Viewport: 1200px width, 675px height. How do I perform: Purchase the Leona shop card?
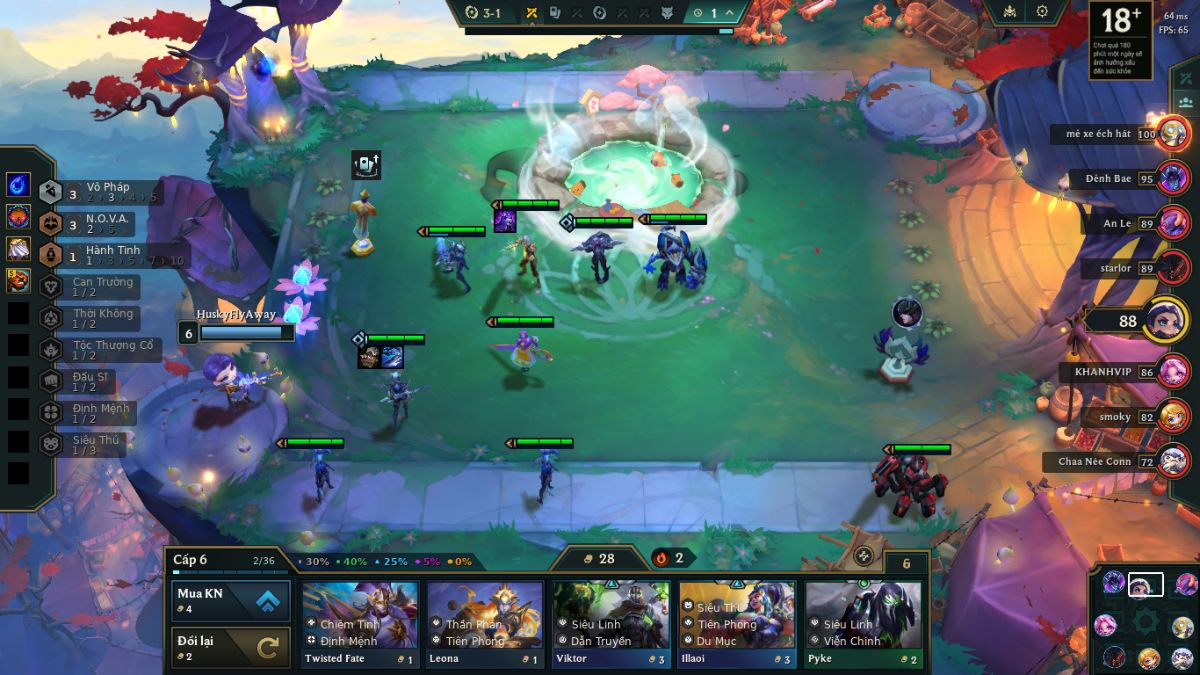(485, 624)
